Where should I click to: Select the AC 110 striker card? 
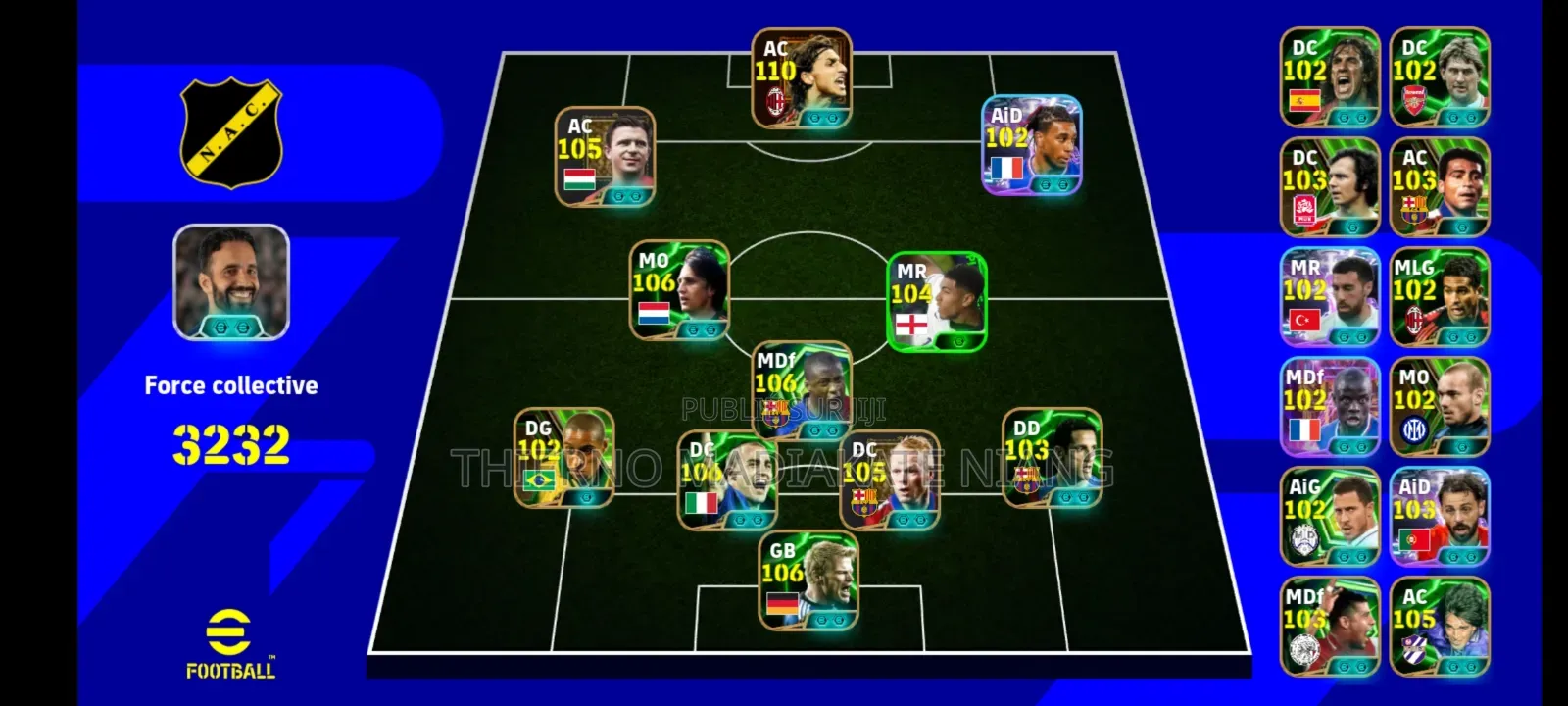[x=801, y=78]
